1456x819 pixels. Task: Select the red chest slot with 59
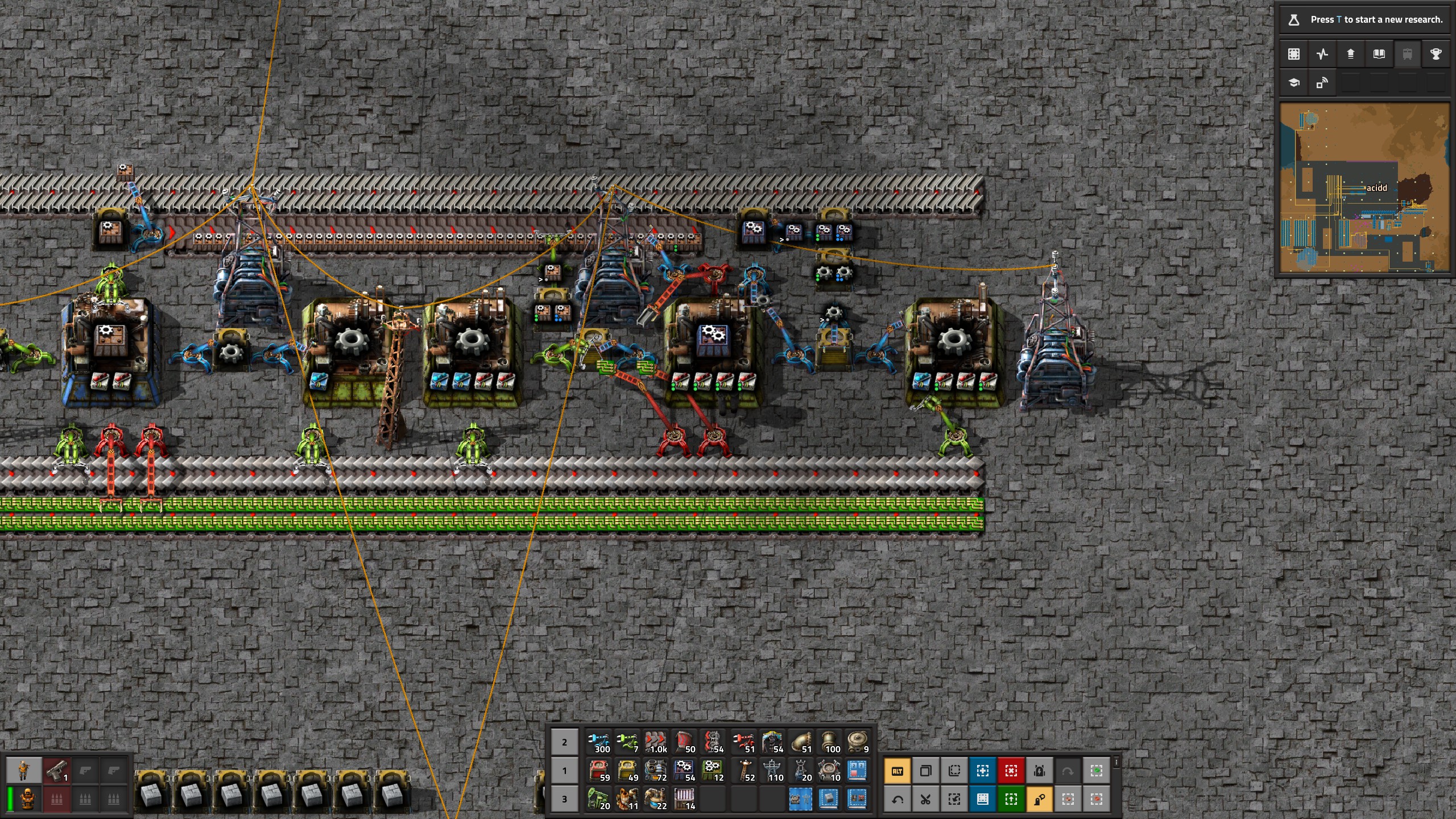(599, 771)
